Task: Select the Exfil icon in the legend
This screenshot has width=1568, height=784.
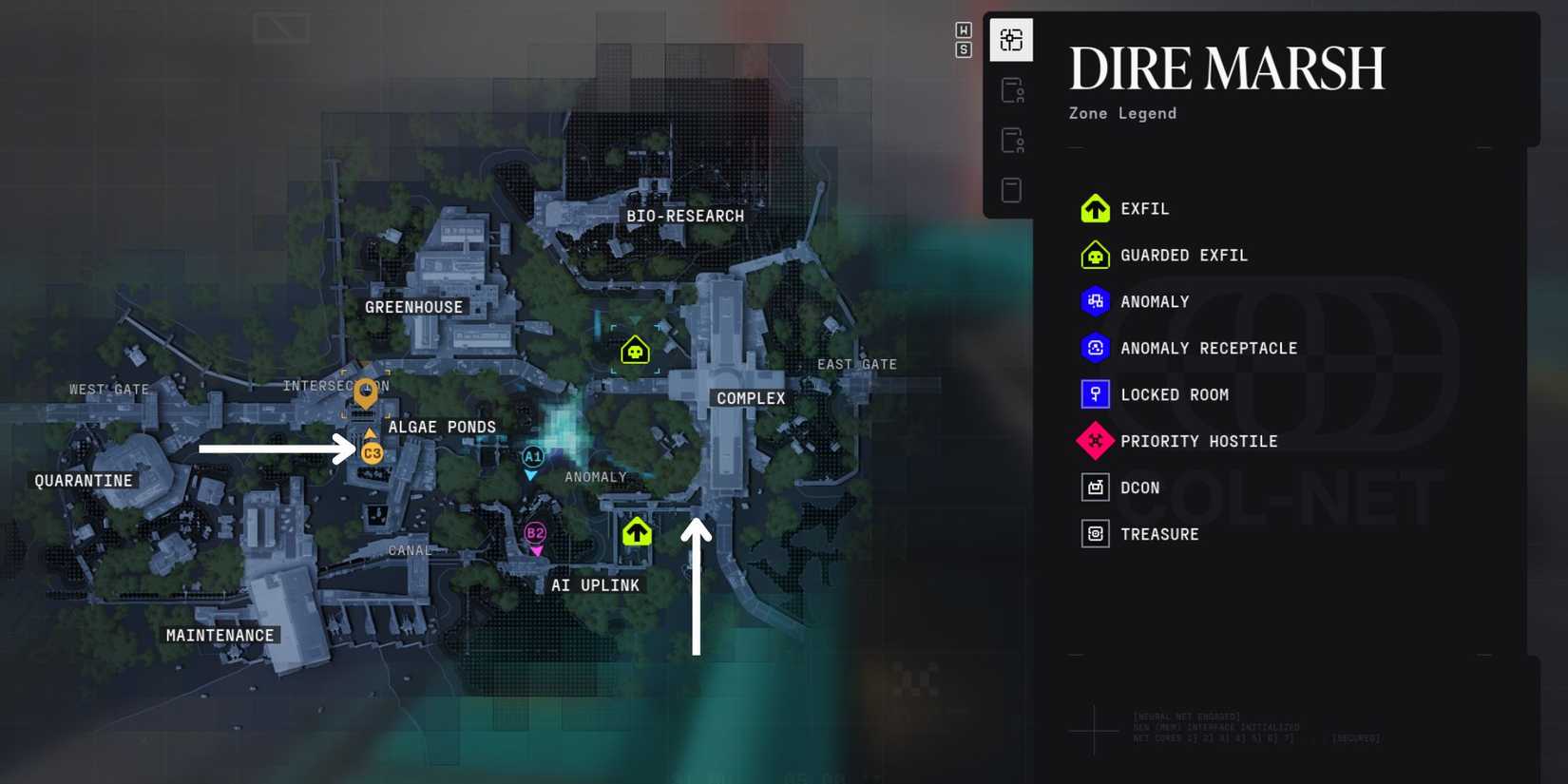Action: [1095, 208]
